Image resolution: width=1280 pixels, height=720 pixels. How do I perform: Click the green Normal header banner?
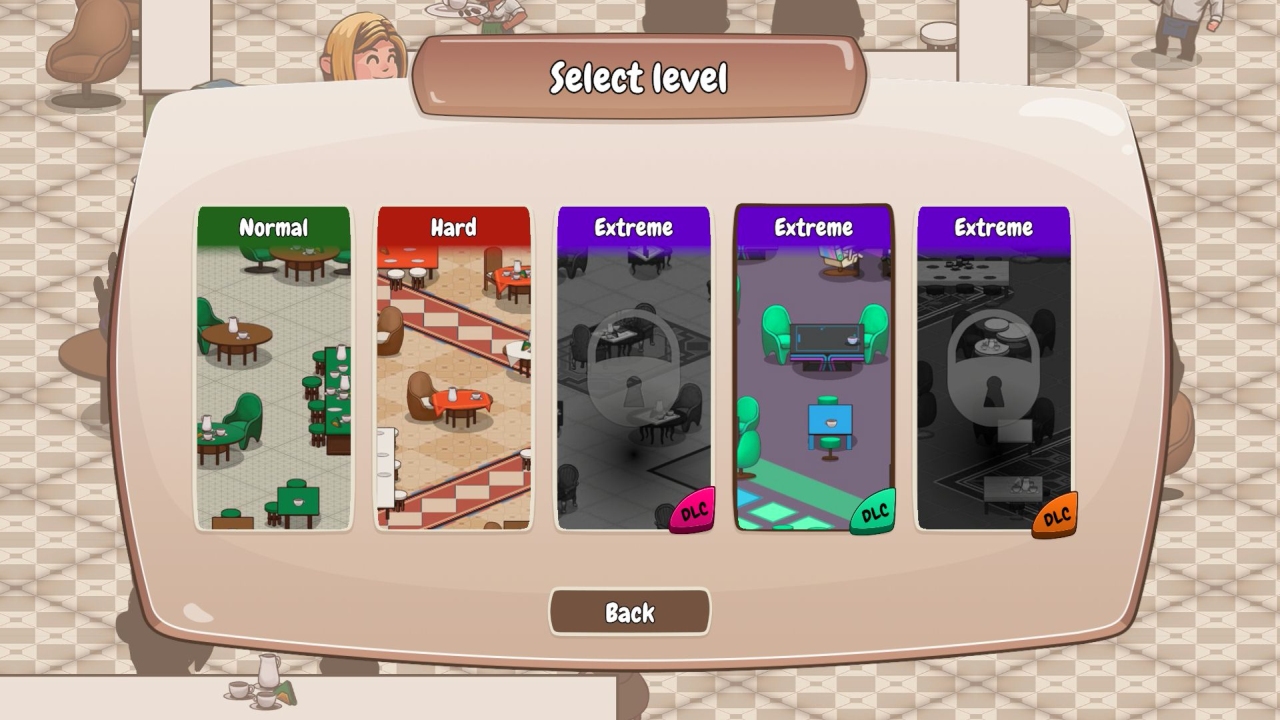[x=274, y=228]
